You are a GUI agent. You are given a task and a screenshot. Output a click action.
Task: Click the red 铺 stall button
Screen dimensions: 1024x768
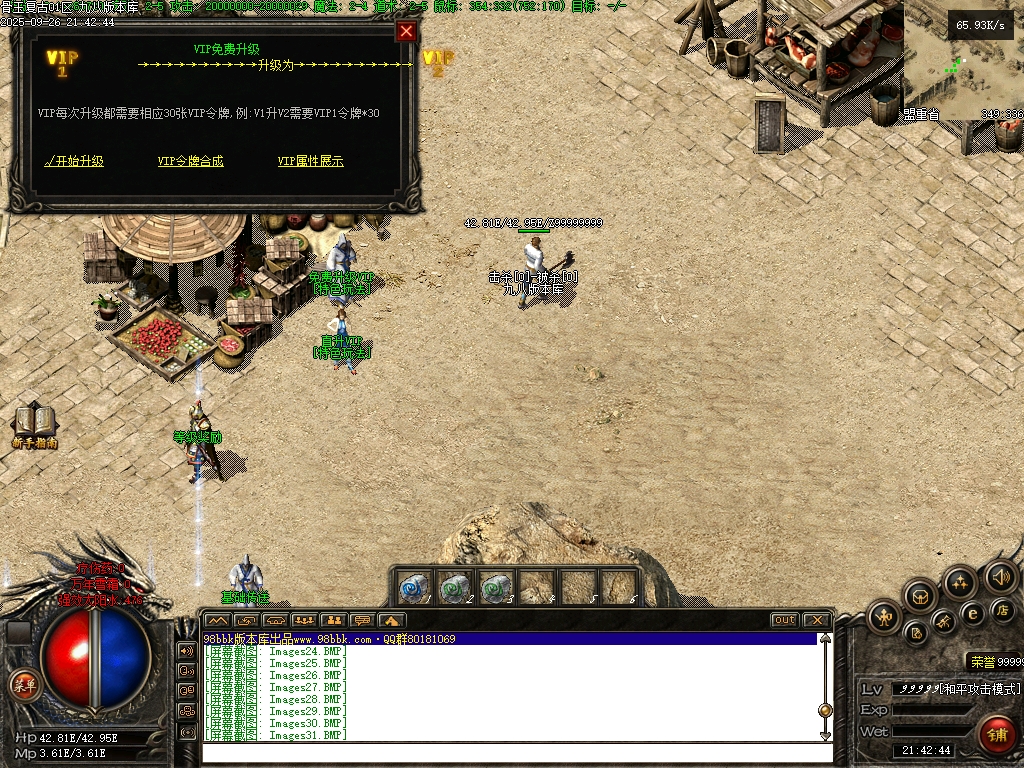[x=997, y=735]
